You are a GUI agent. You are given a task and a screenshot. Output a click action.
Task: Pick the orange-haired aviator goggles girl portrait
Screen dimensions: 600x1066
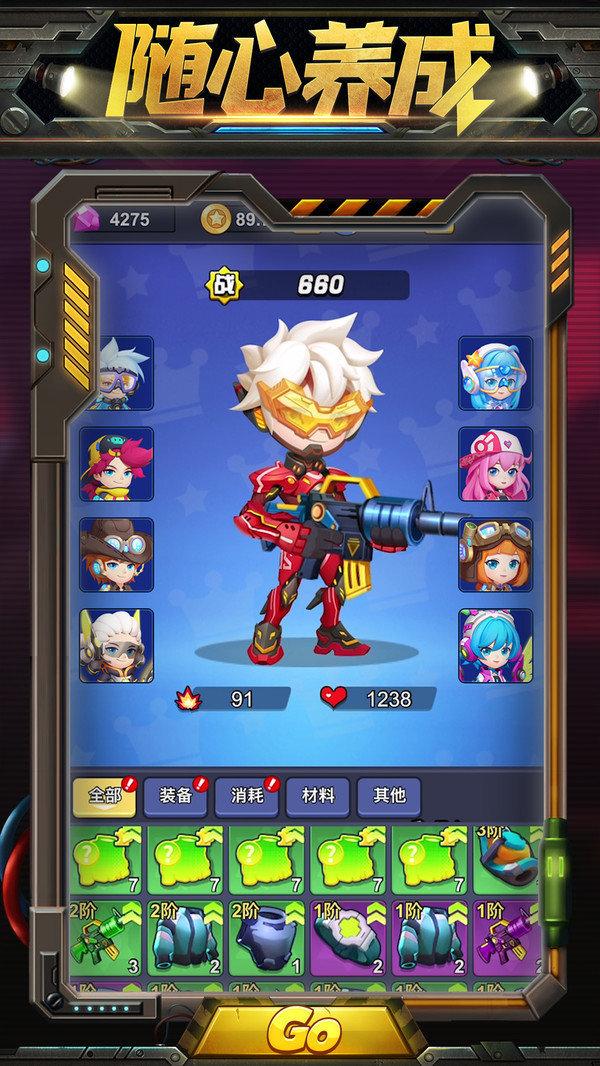pos(495,554)
